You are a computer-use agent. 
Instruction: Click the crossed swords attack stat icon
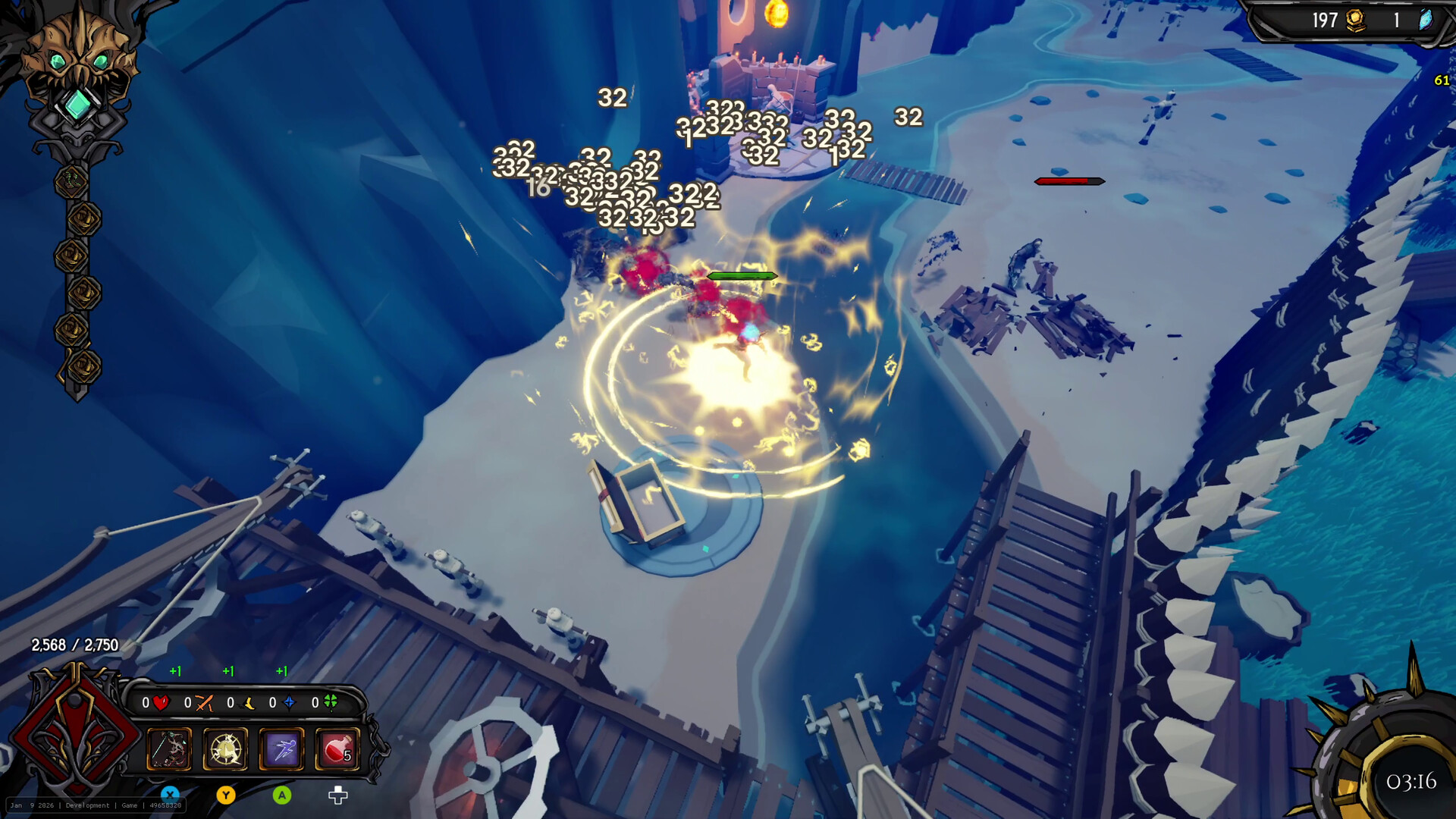click(x=204, y=704)
